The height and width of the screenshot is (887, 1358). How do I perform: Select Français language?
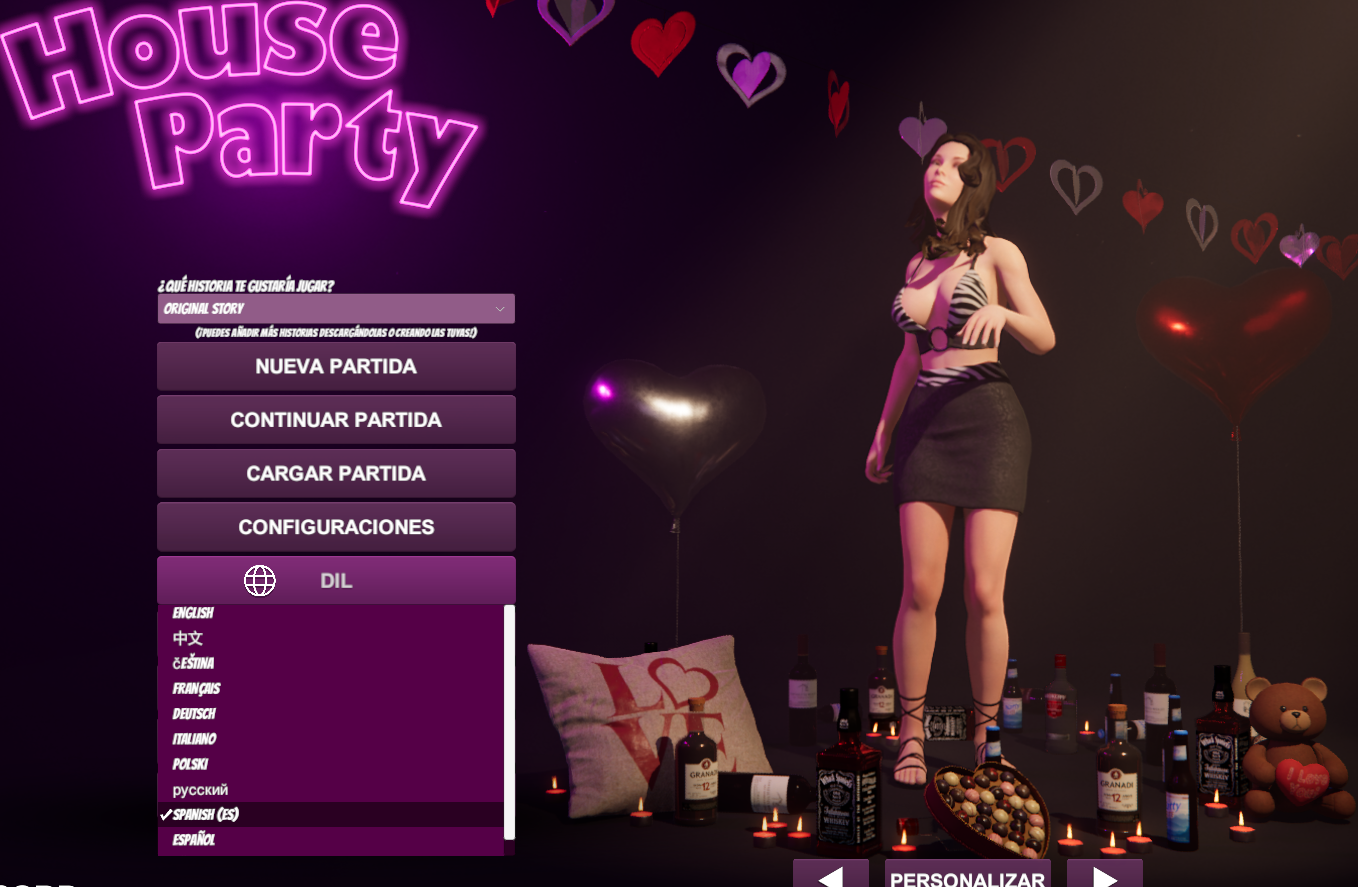(197, 689)
